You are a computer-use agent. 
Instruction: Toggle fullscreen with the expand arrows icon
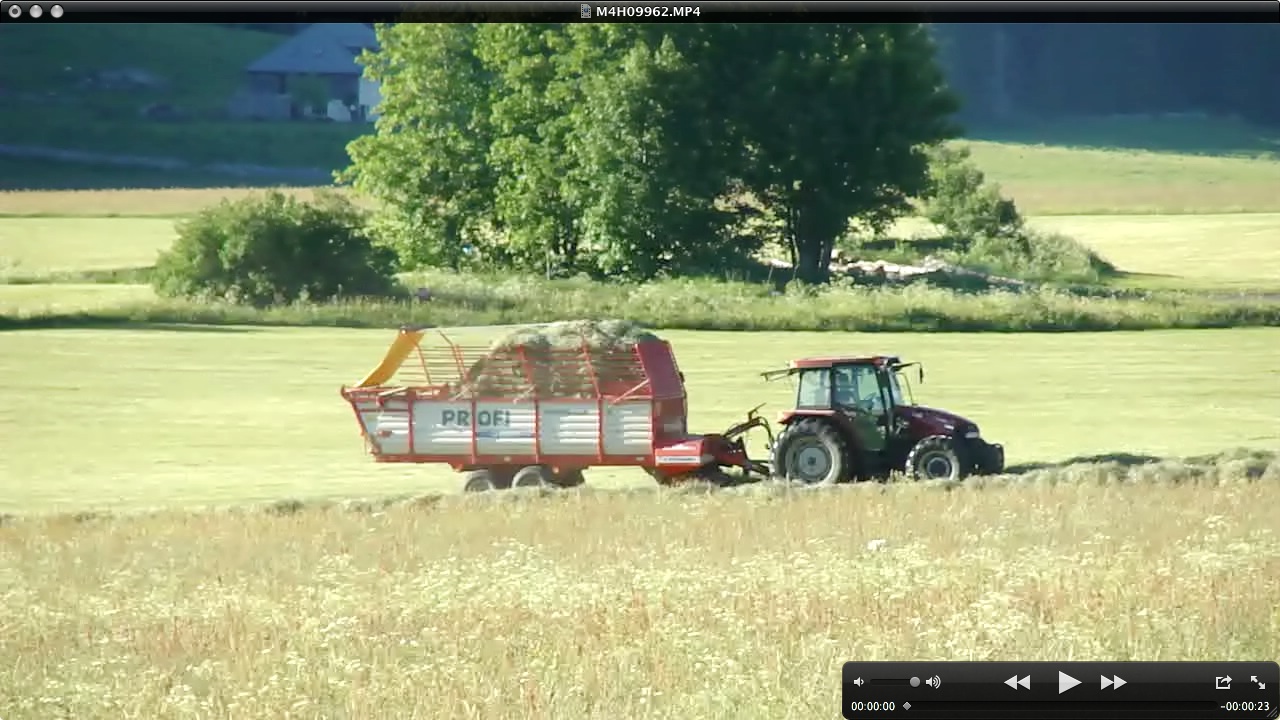1257,682
